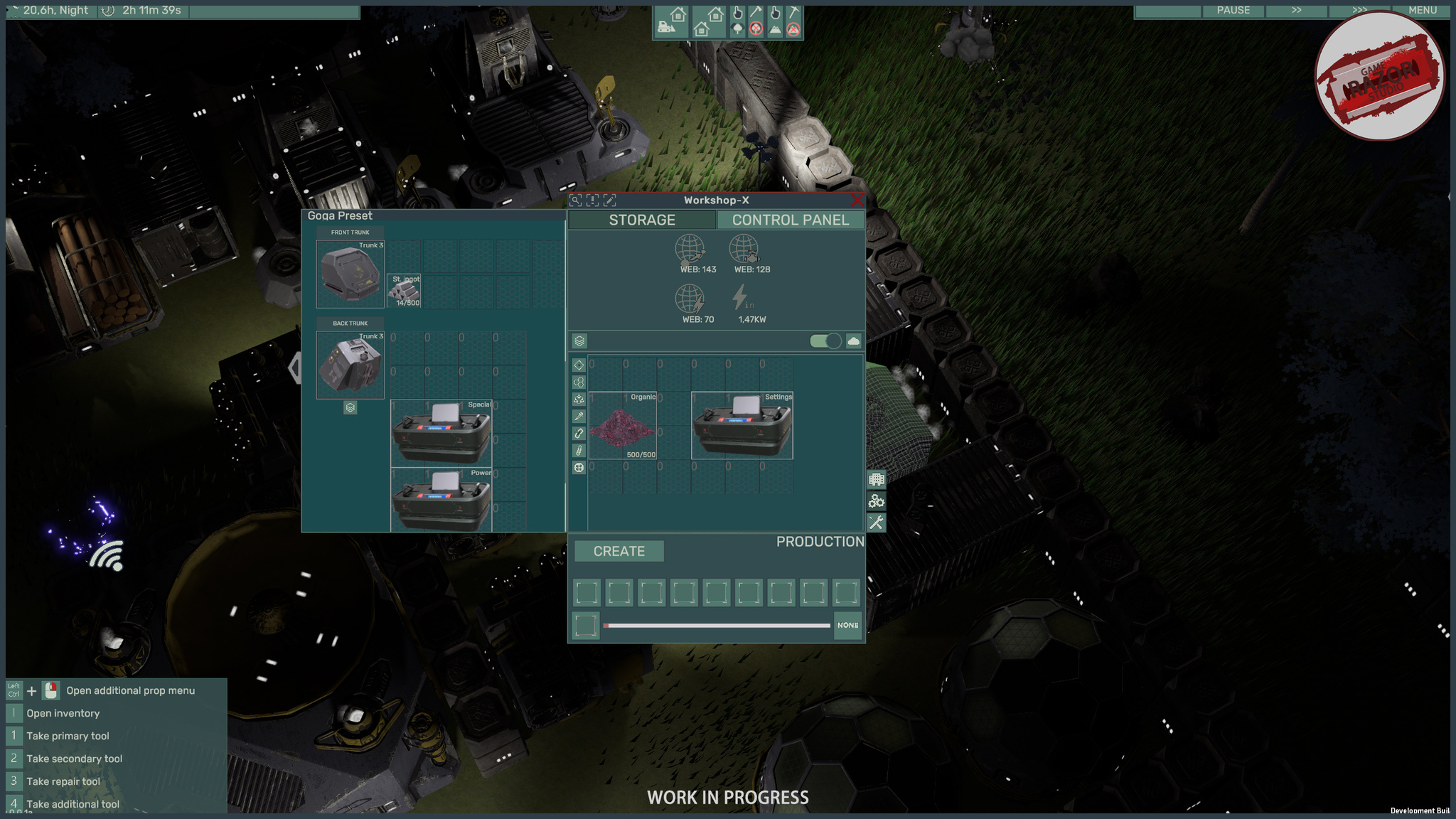Viewport: 1456px width, 819px height.
Task: Click the magnifier icon in Workshop-X title bar
Action: click(x=576, y=201)
